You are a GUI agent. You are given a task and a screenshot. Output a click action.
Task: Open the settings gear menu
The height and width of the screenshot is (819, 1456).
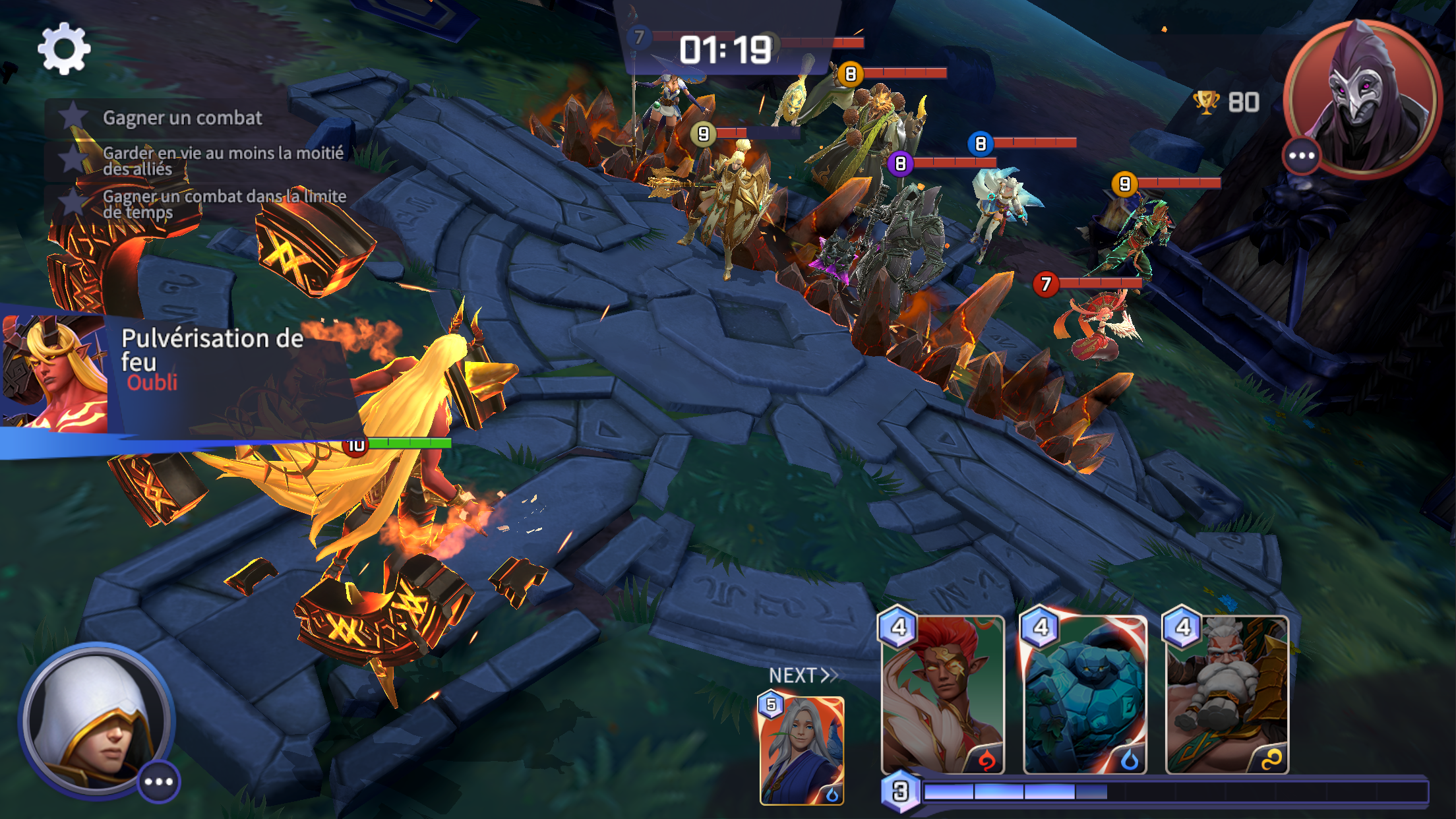(64, 49)
